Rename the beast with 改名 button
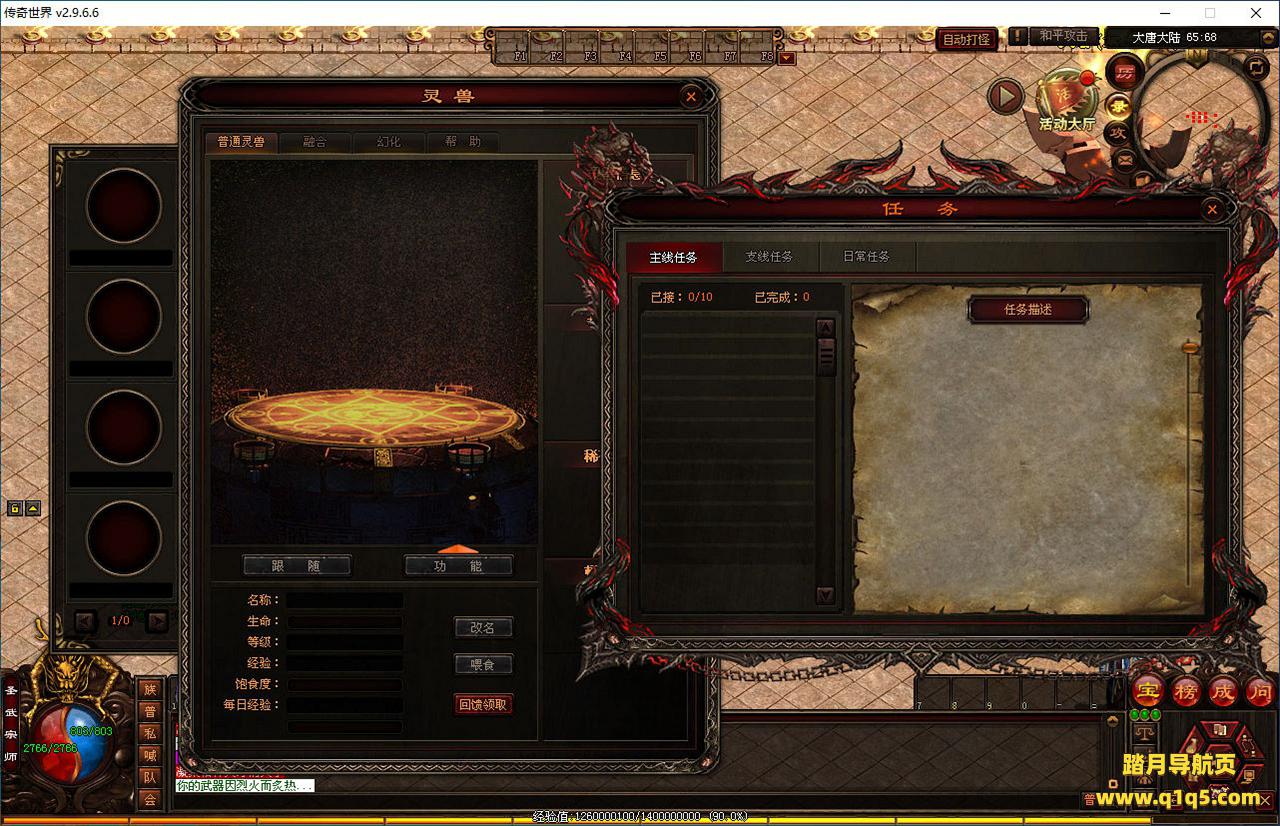The width and height of the screenshot is (1280, 826). [483, 628]
